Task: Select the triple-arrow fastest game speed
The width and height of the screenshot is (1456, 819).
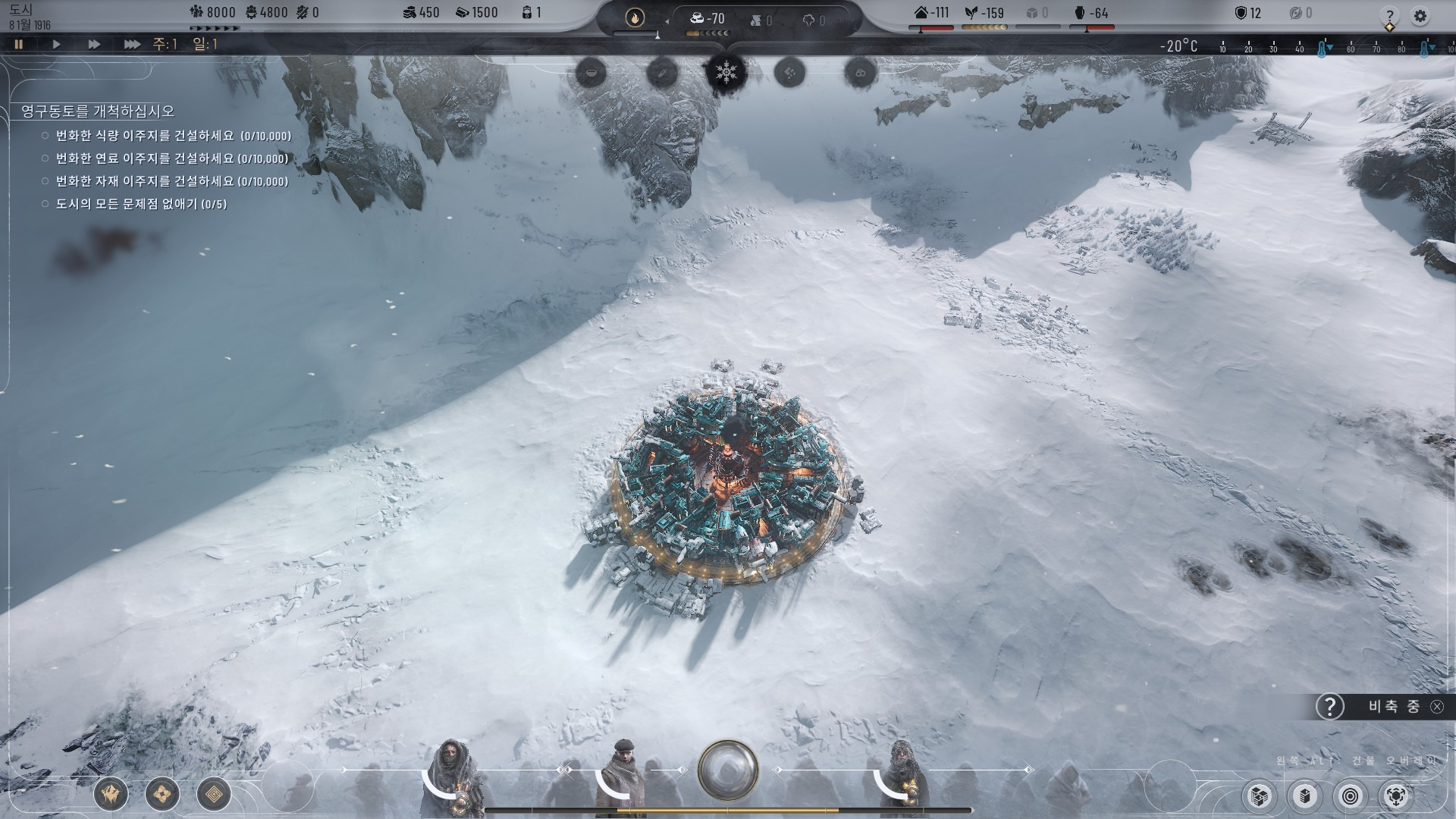Action: [x=132, y=45]
